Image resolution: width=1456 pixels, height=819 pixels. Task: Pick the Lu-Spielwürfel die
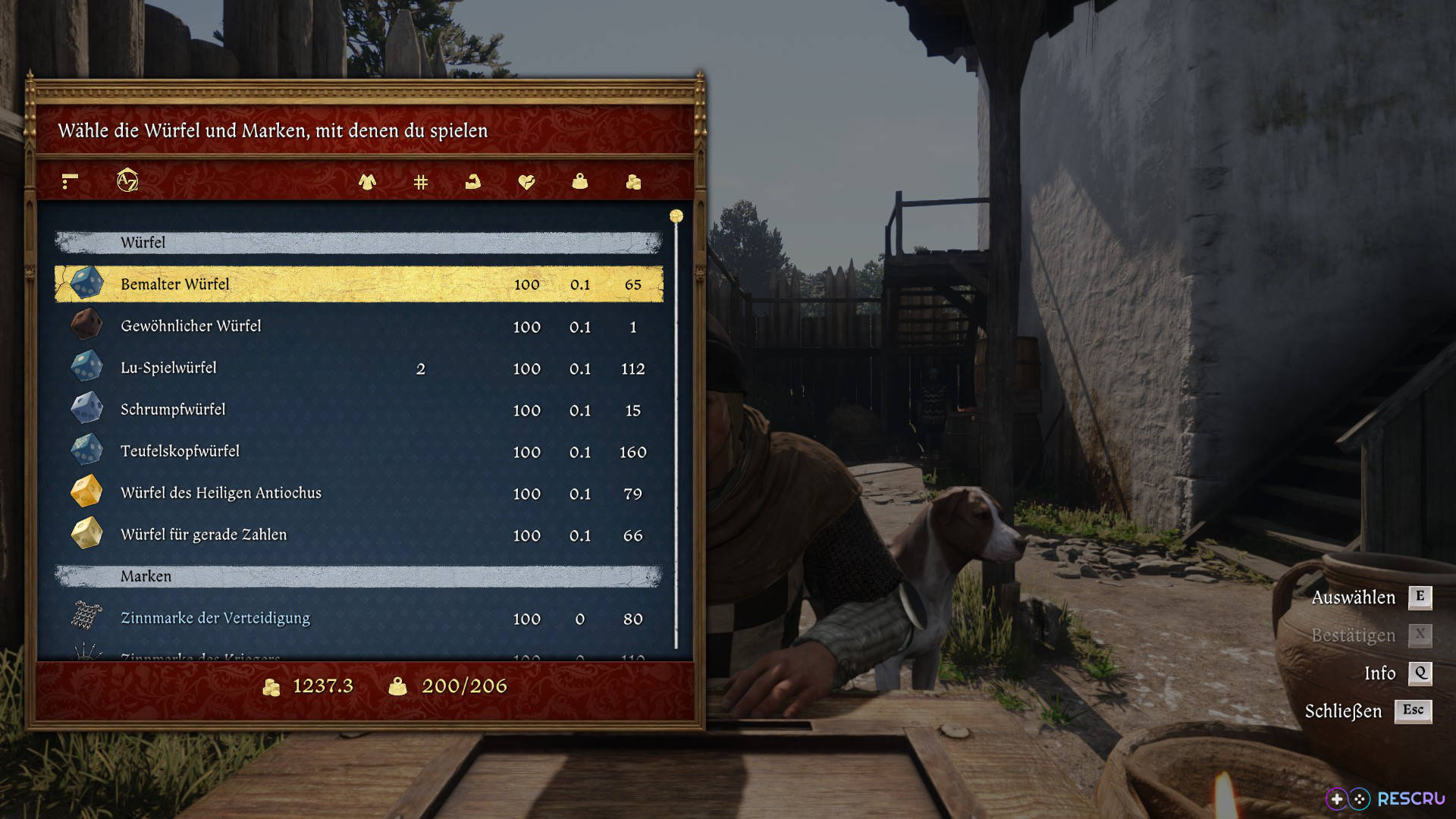tap(359, 368)
